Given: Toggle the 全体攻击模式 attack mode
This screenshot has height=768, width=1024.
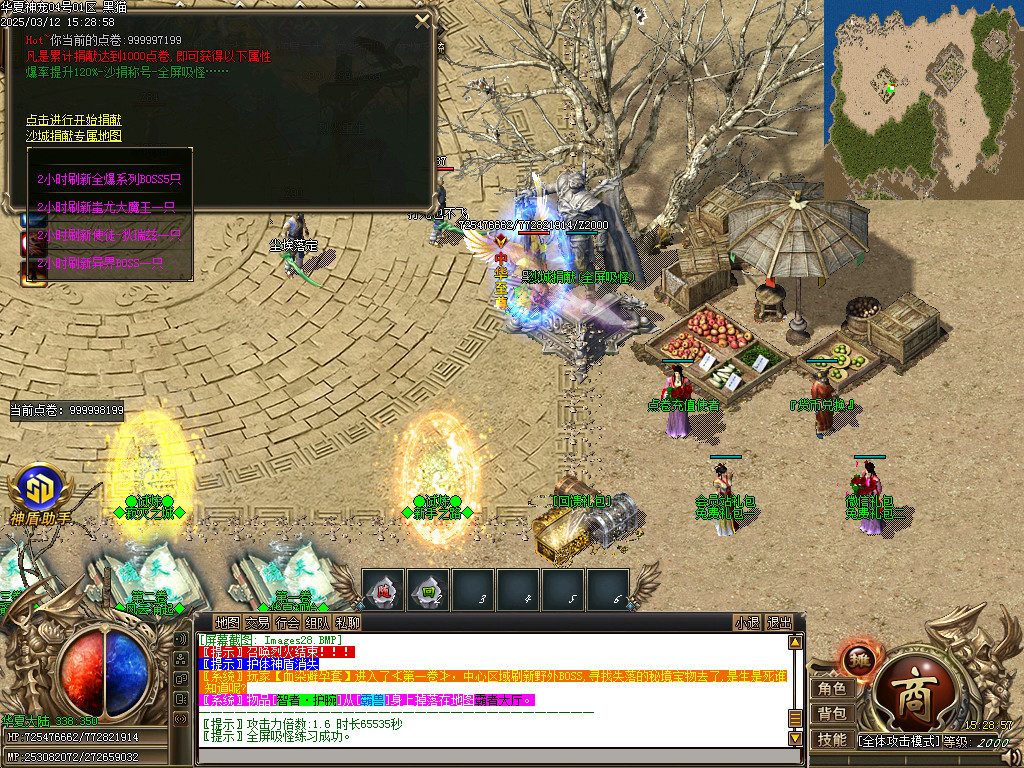Looking at the screenshot, I should [x=903, y=741].
